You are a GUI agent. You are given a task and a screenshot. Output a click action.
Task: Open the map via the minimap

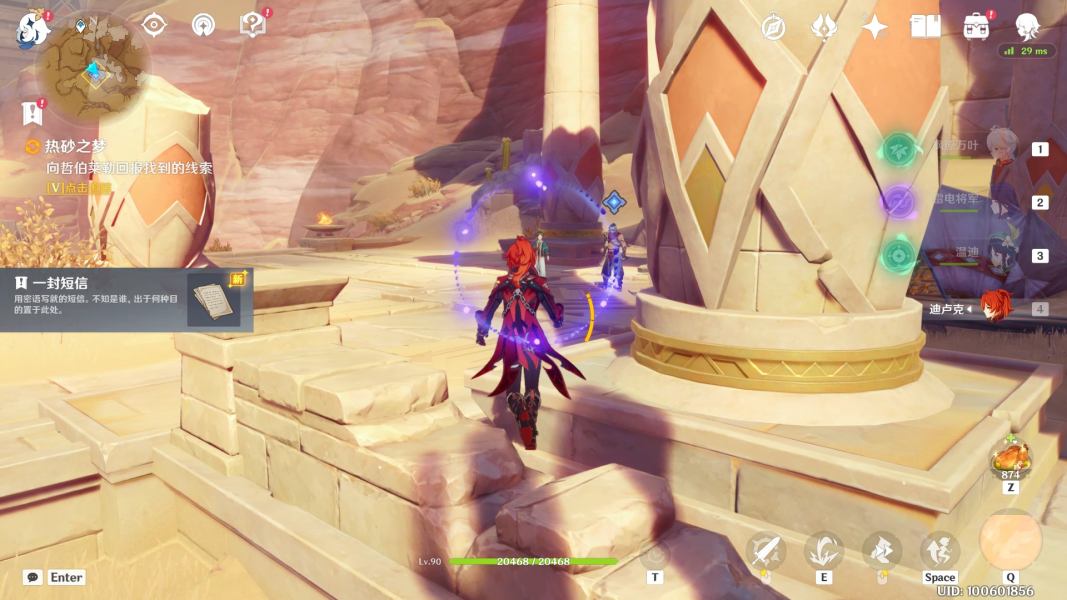tap(93, 70)
